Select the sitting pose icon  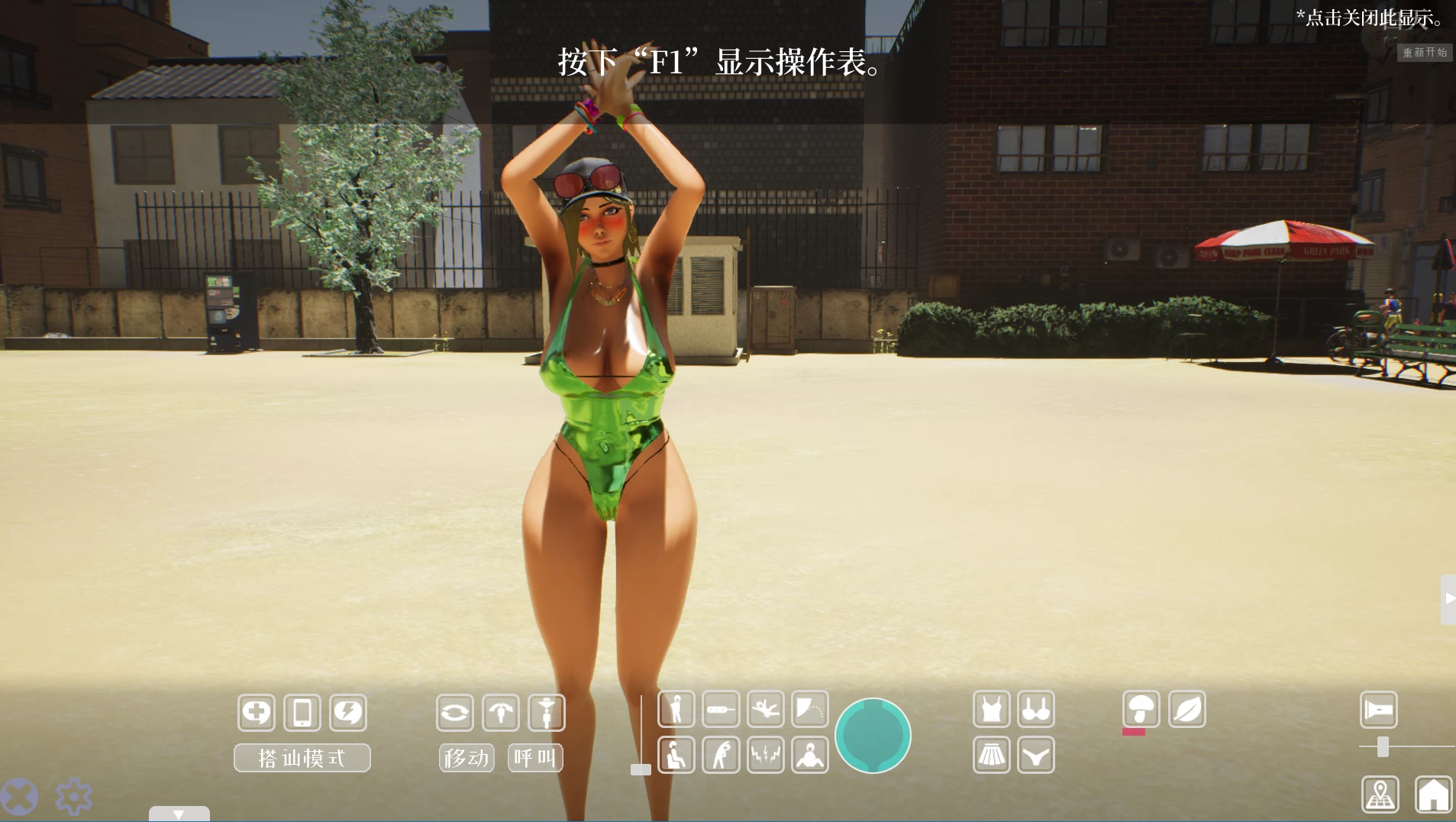click(676, 754)
